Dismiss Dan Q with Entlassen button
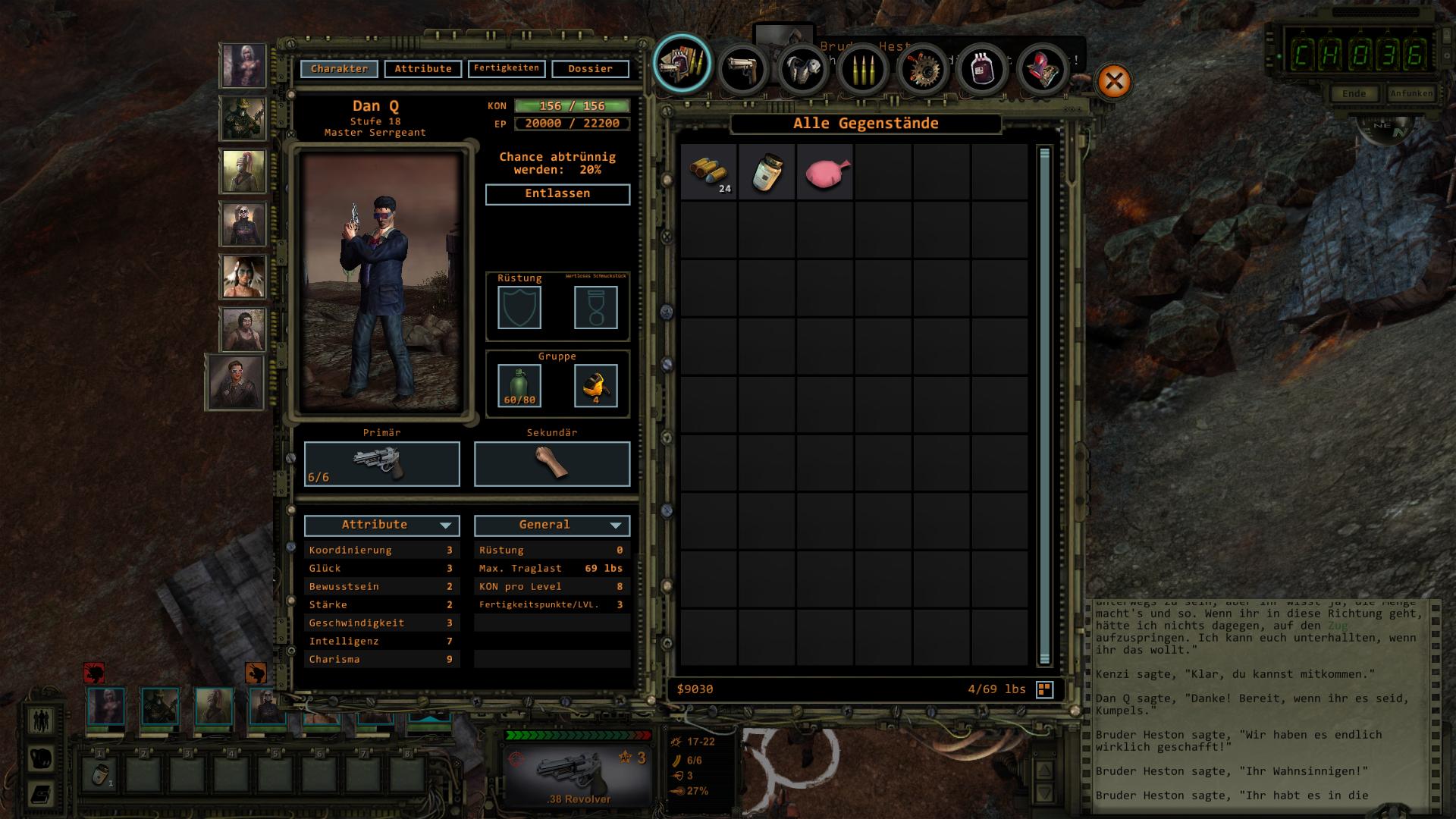This screenshot has height=819, width=1456. tap(557, 194)
